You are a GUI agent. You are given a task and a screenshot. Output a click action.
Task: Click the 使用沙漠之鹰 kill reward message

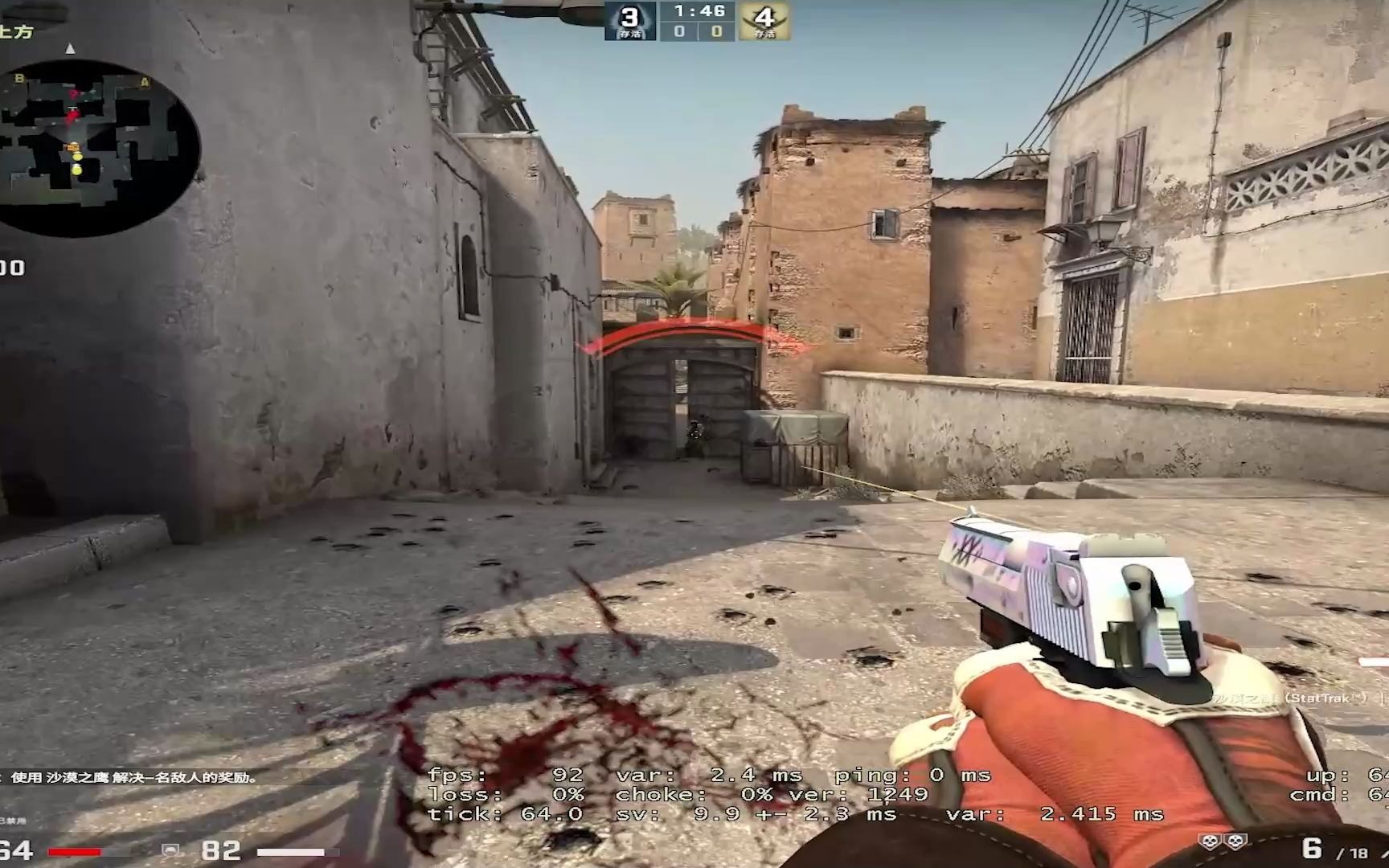click(x=129, y=778)
